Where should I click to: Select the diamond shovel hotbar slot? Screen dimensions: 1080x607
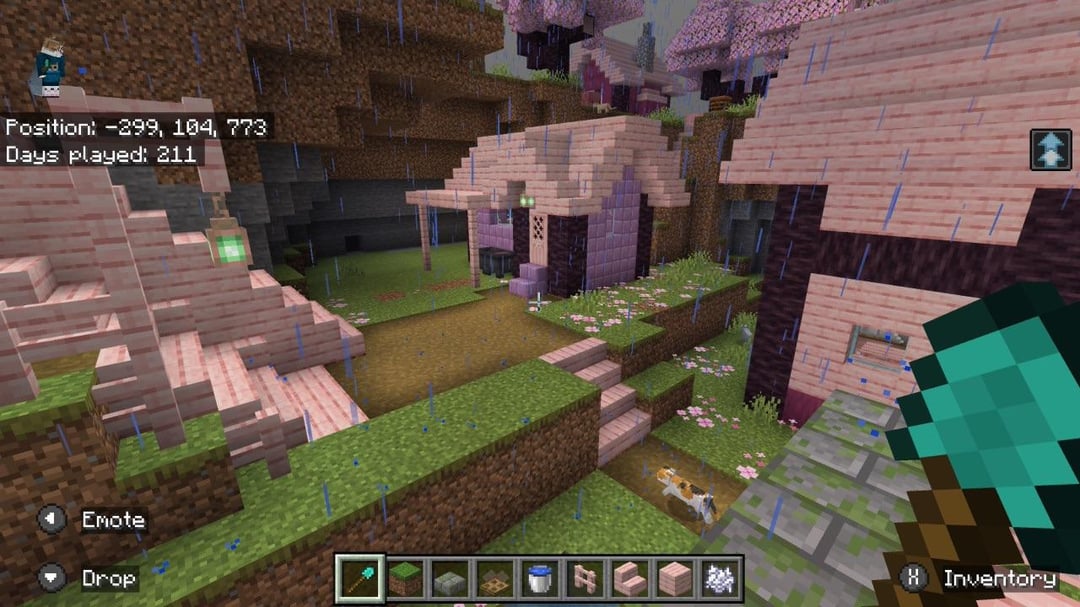[x=359, y=579]
